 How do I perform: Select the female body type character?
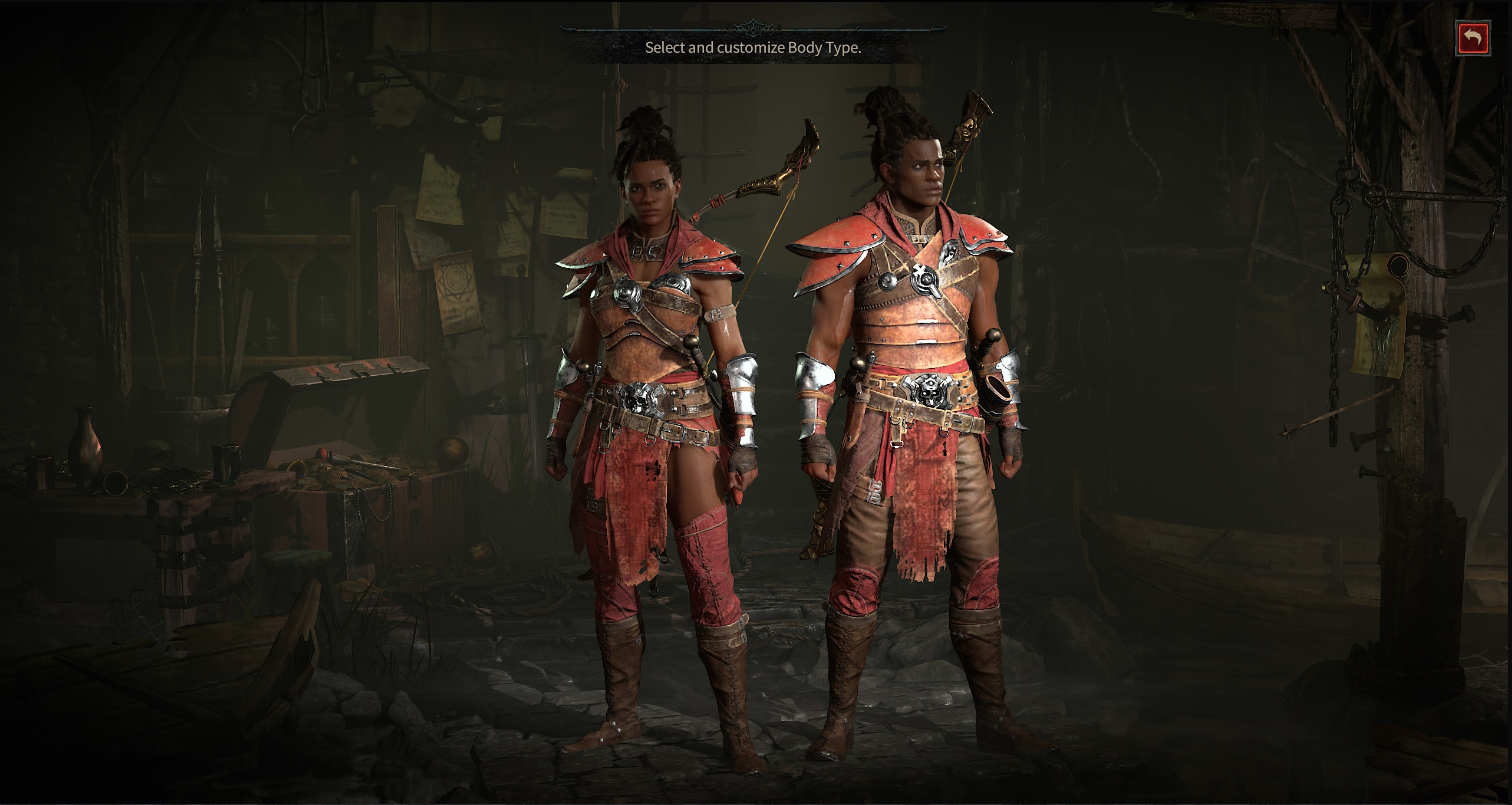[x=652, y=400]
